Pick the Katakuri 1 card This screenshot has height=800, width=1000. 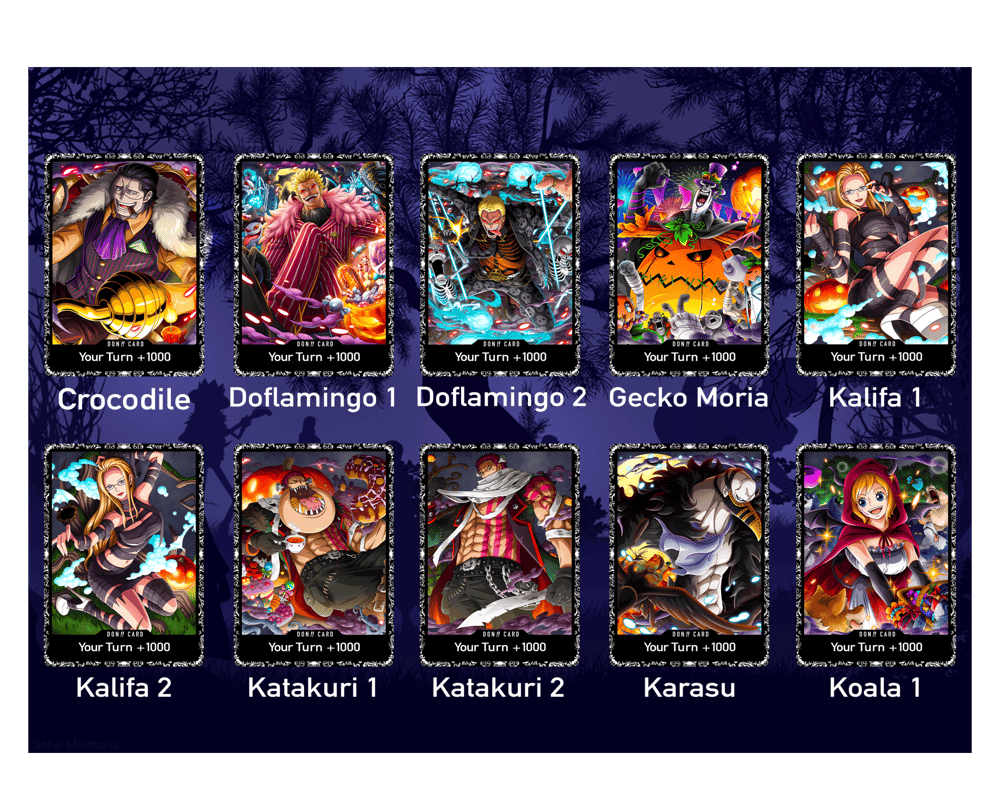tap(313, 554)
